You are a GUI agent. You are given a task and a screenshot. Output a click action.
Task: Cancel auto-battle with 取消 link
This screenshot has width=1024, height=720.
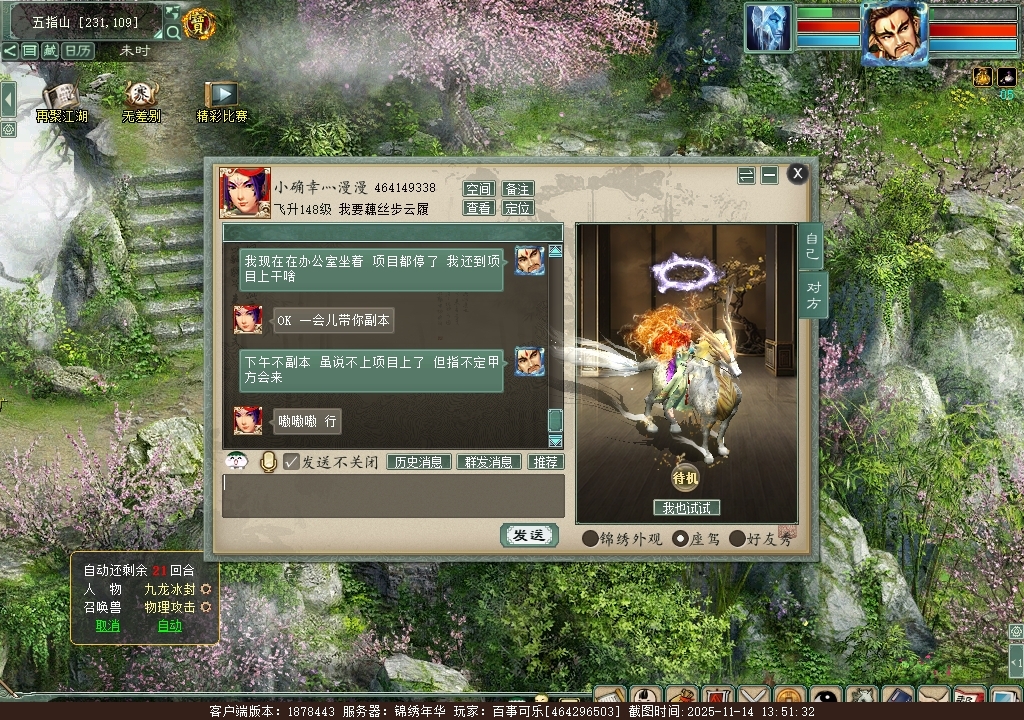(107, 626)
